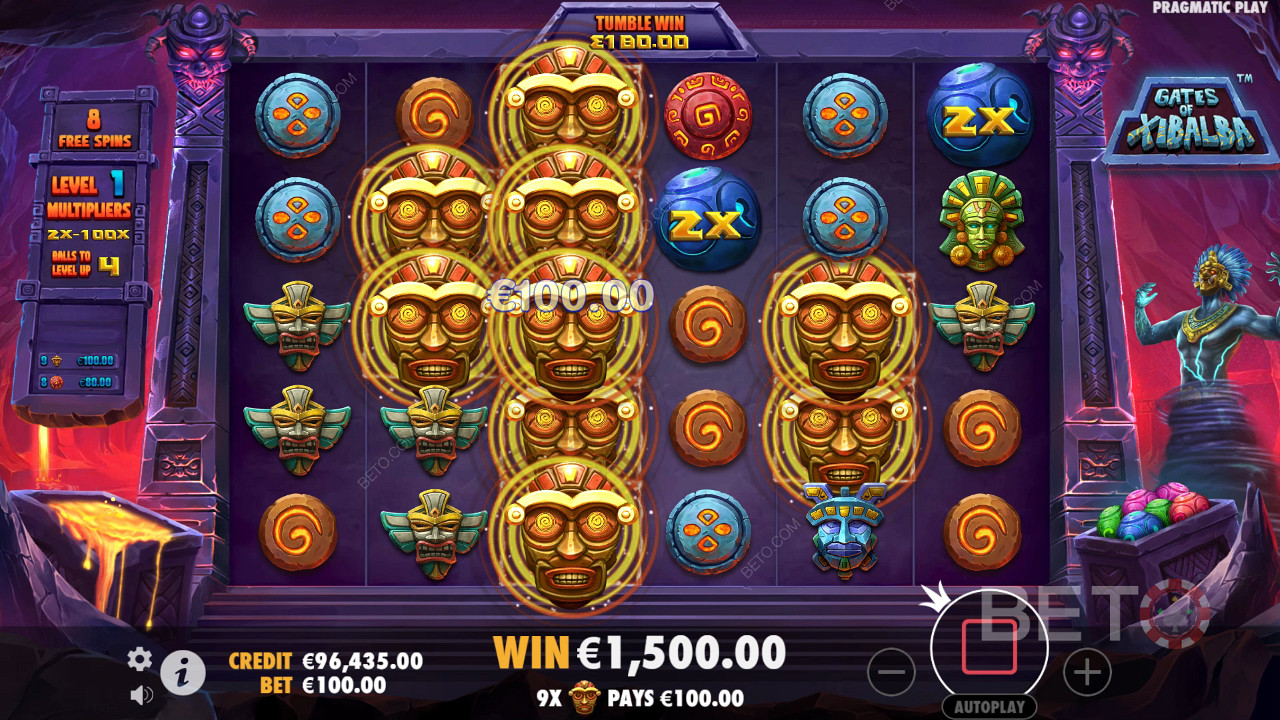Viewport: 1280px width, 720px height.
Task: Decrease the bet with minus button
Action: 891,672
